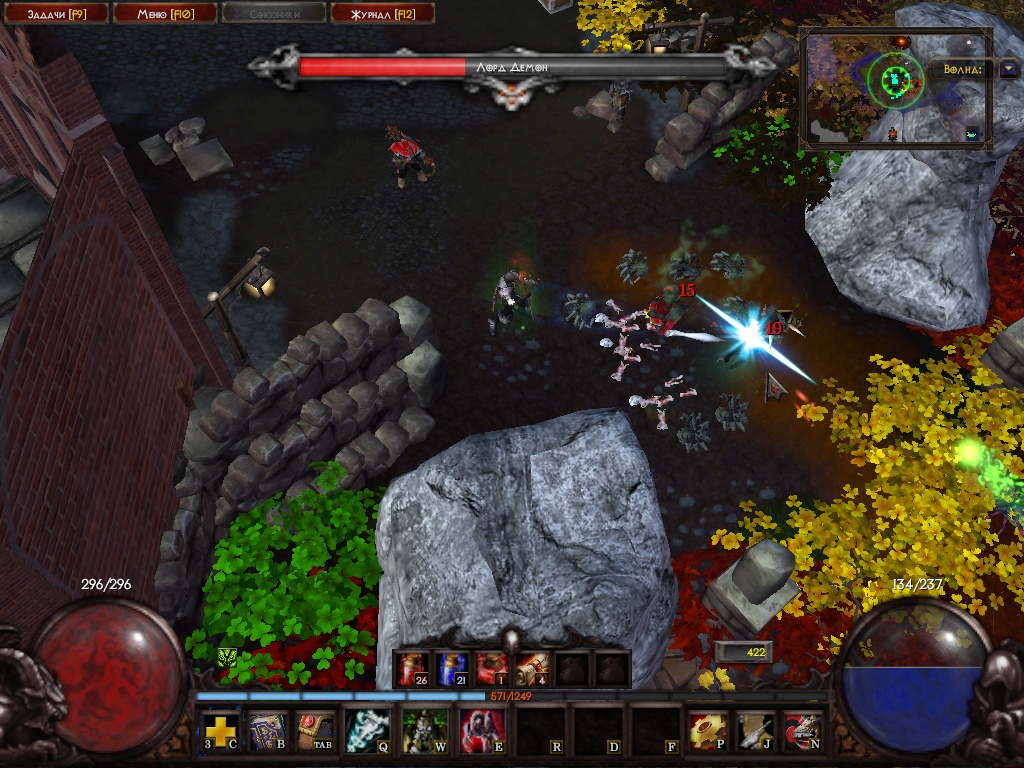
Task: Select the red shield icon on N
Action: click(802, 731)
